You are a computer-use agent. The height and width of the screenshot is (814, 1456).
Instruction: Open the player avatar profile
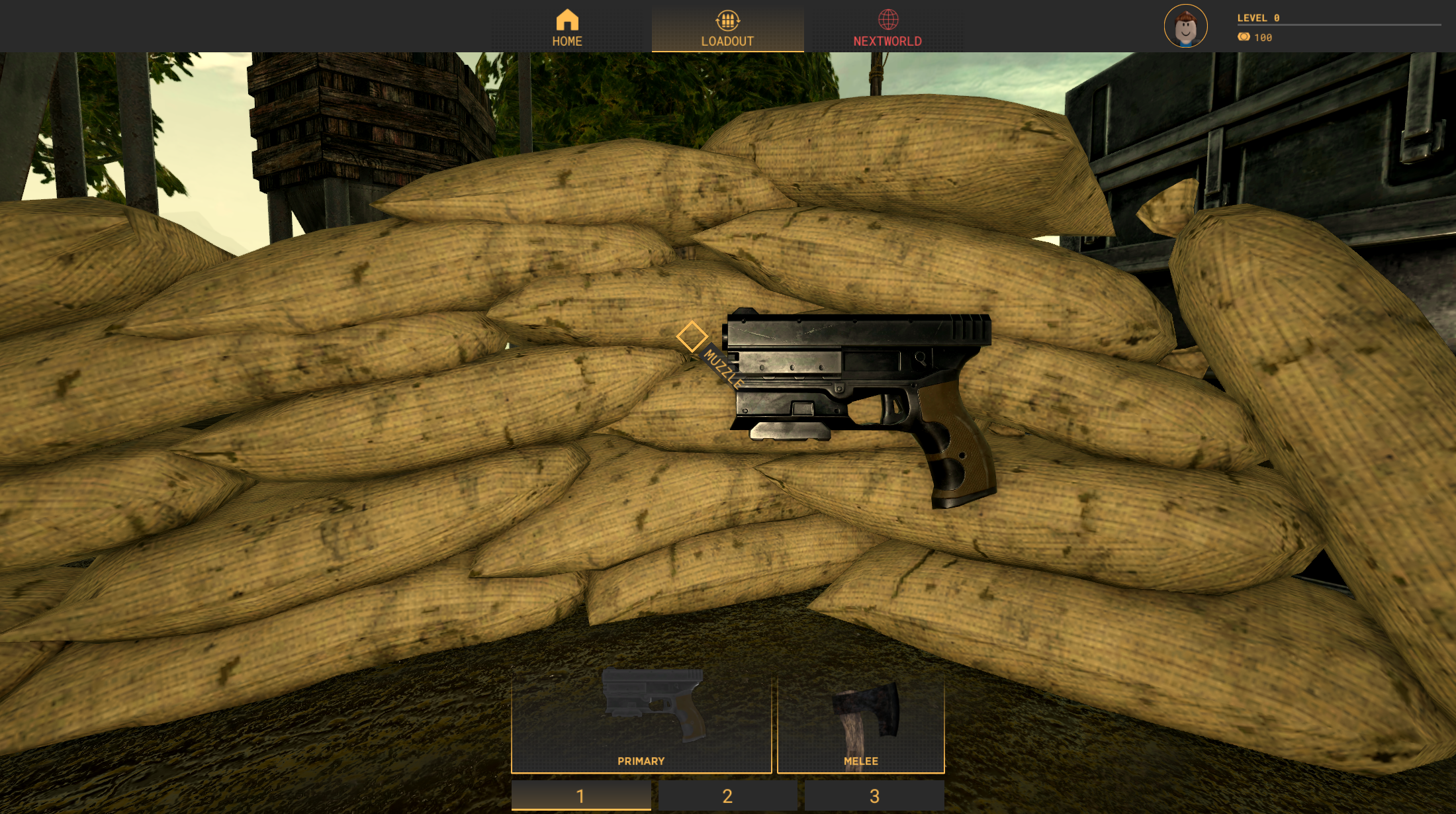click(x=1185, y=26)
